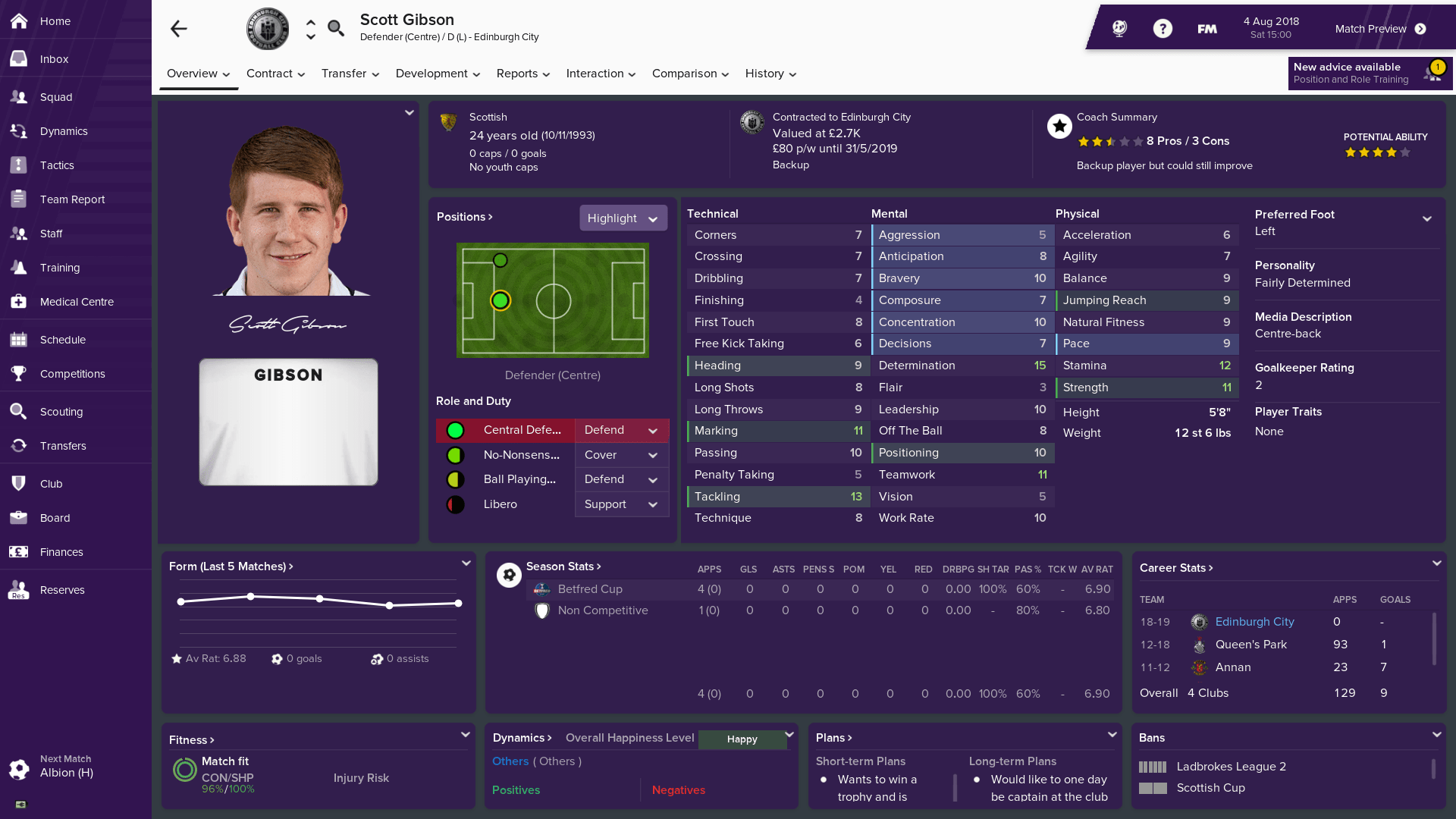The height and width of the screenshot is (819, 1456).
Task: Select the Libero role row
Action: [x=500, y=504]
